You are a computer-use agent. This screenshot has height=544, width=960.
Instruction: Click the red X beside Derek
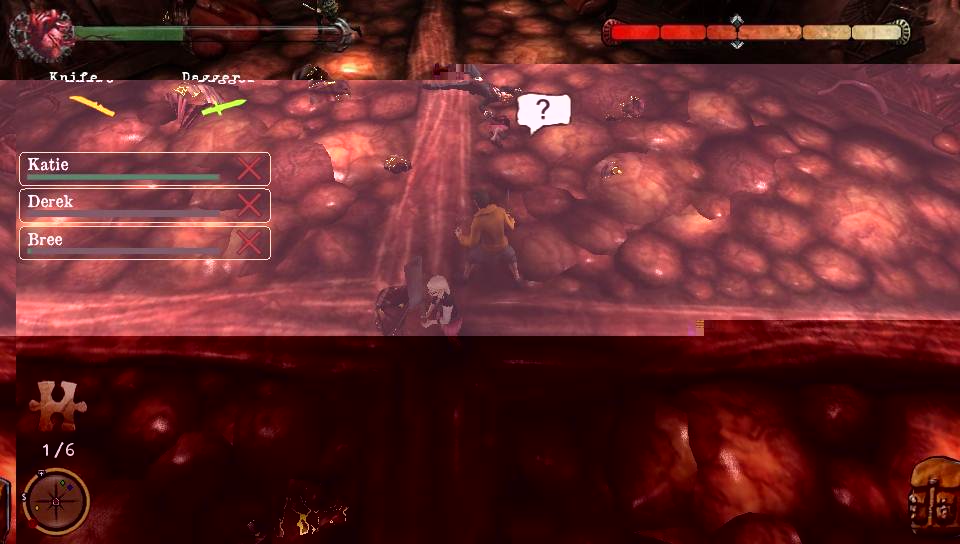[x=249, y=206]
